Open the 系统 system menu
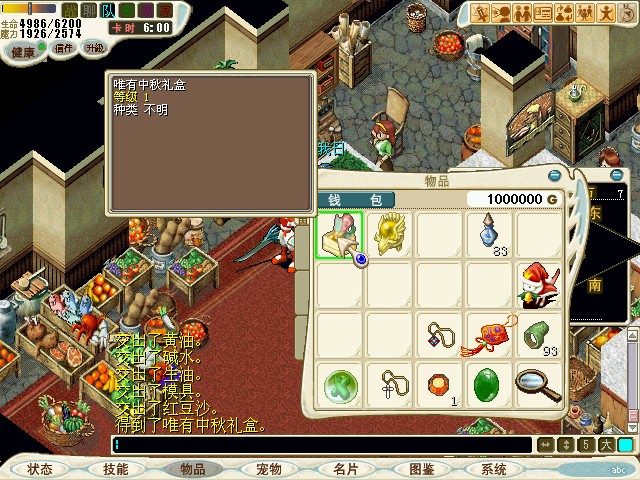Viewport: 640px width, 480px height. 494,469
